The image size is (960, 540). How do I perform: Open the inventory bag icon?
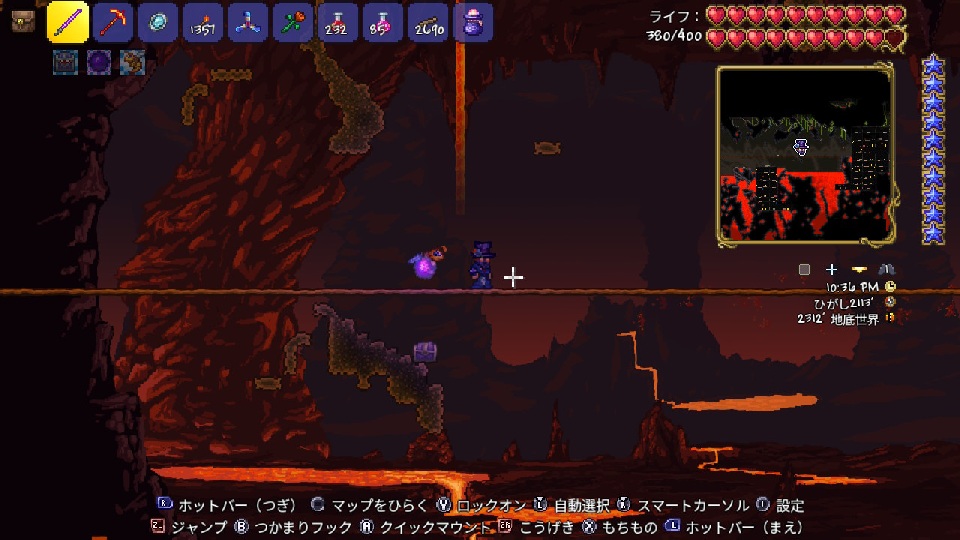pos(22,22)
